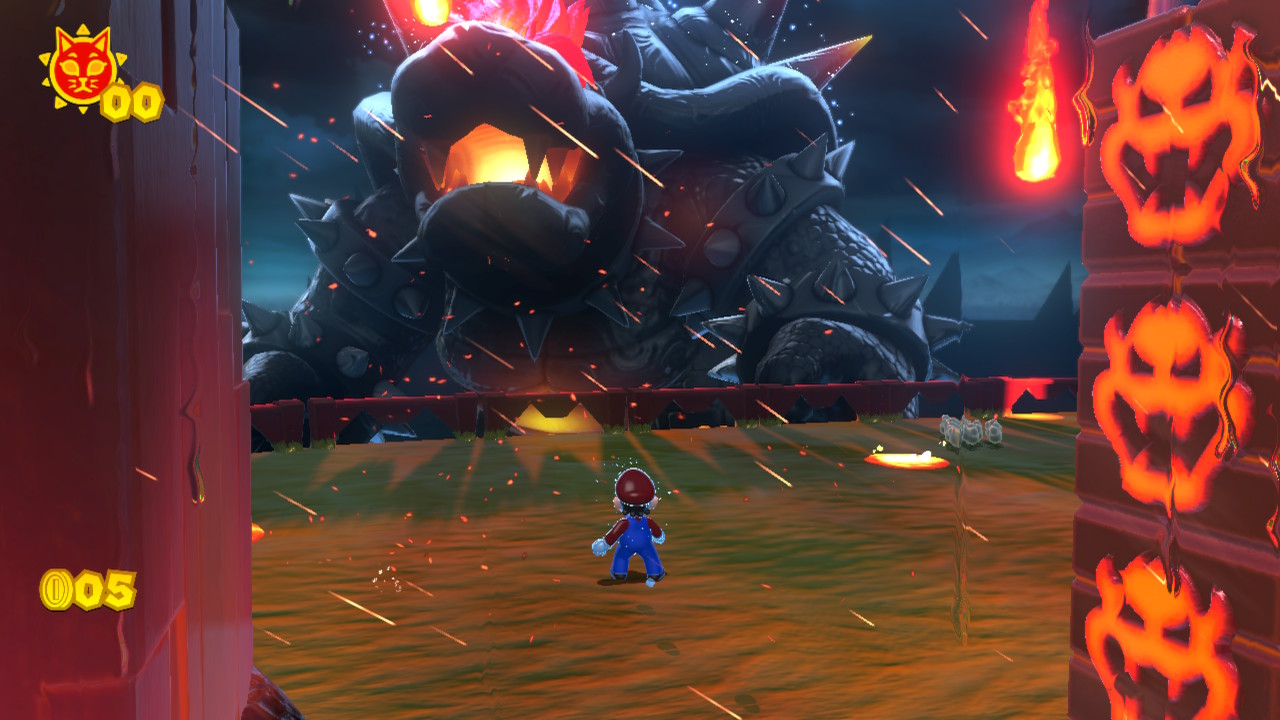Click the Cat Shine sun icon

(82, 68)
